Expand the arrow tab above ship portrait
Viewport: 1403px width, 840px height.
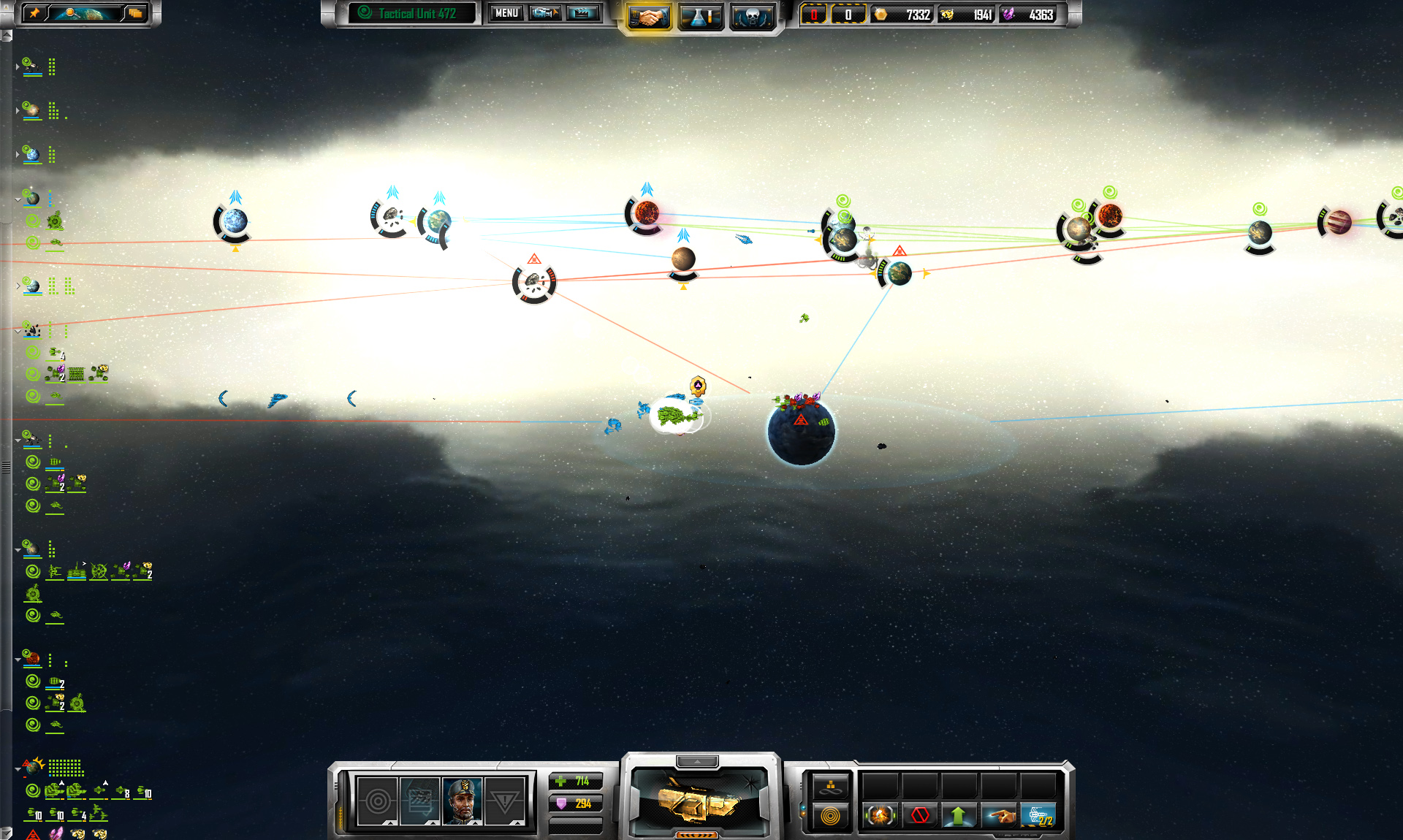697,762
